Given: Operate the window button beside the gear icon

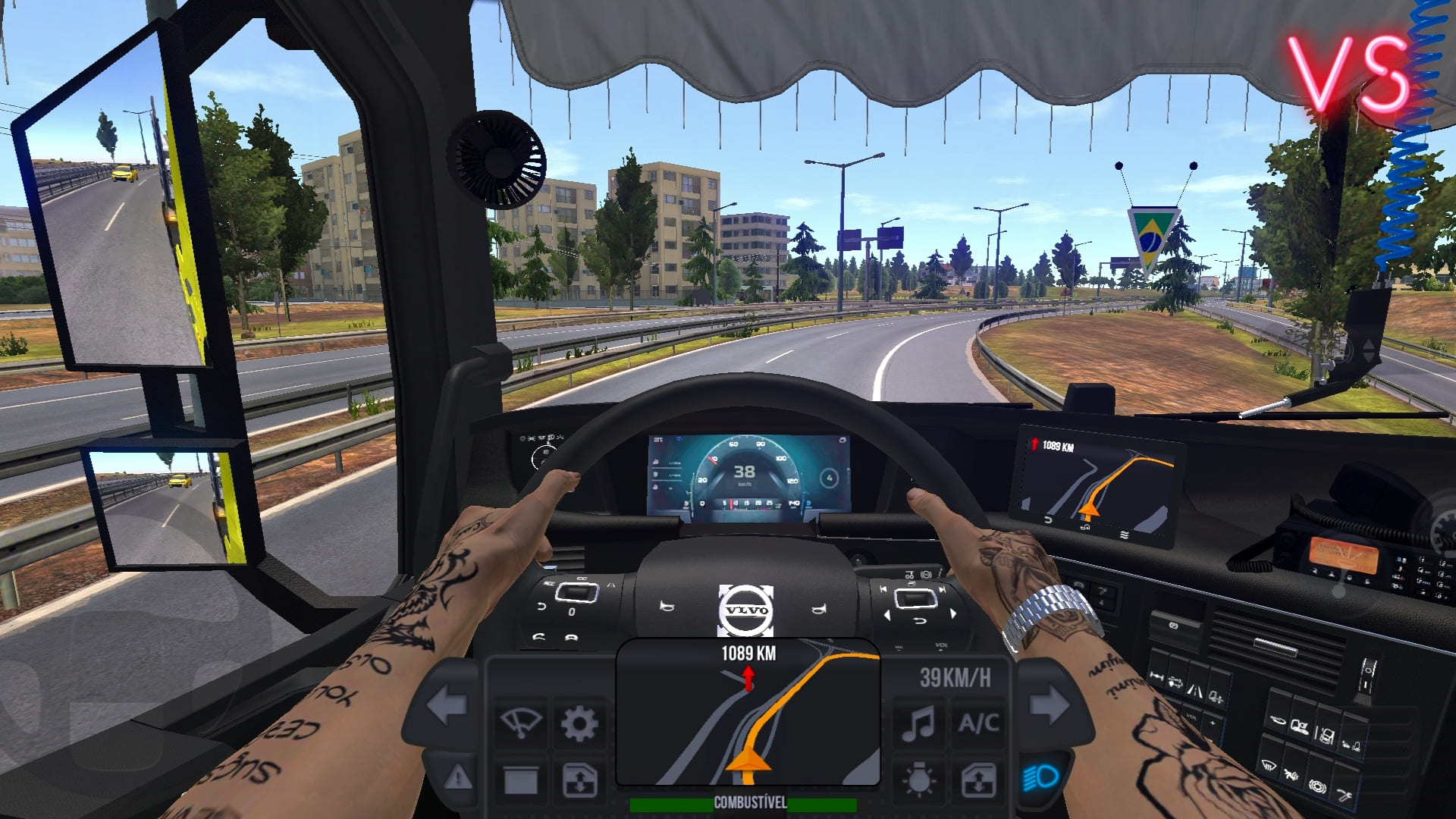Looking at the screenshot, I should [x=579, y=780].
